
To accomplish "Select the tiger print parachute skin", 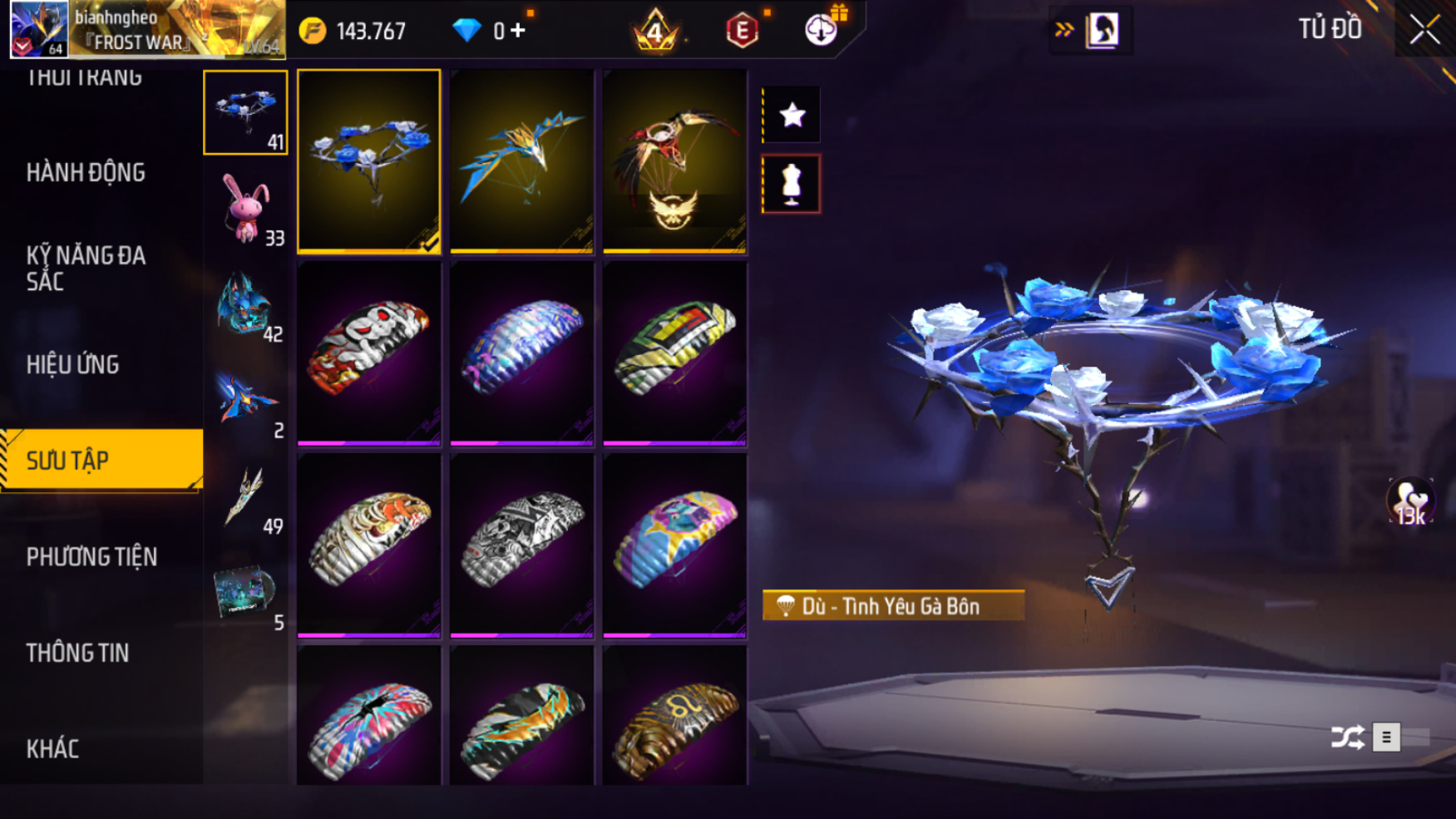I will (369, 545).
